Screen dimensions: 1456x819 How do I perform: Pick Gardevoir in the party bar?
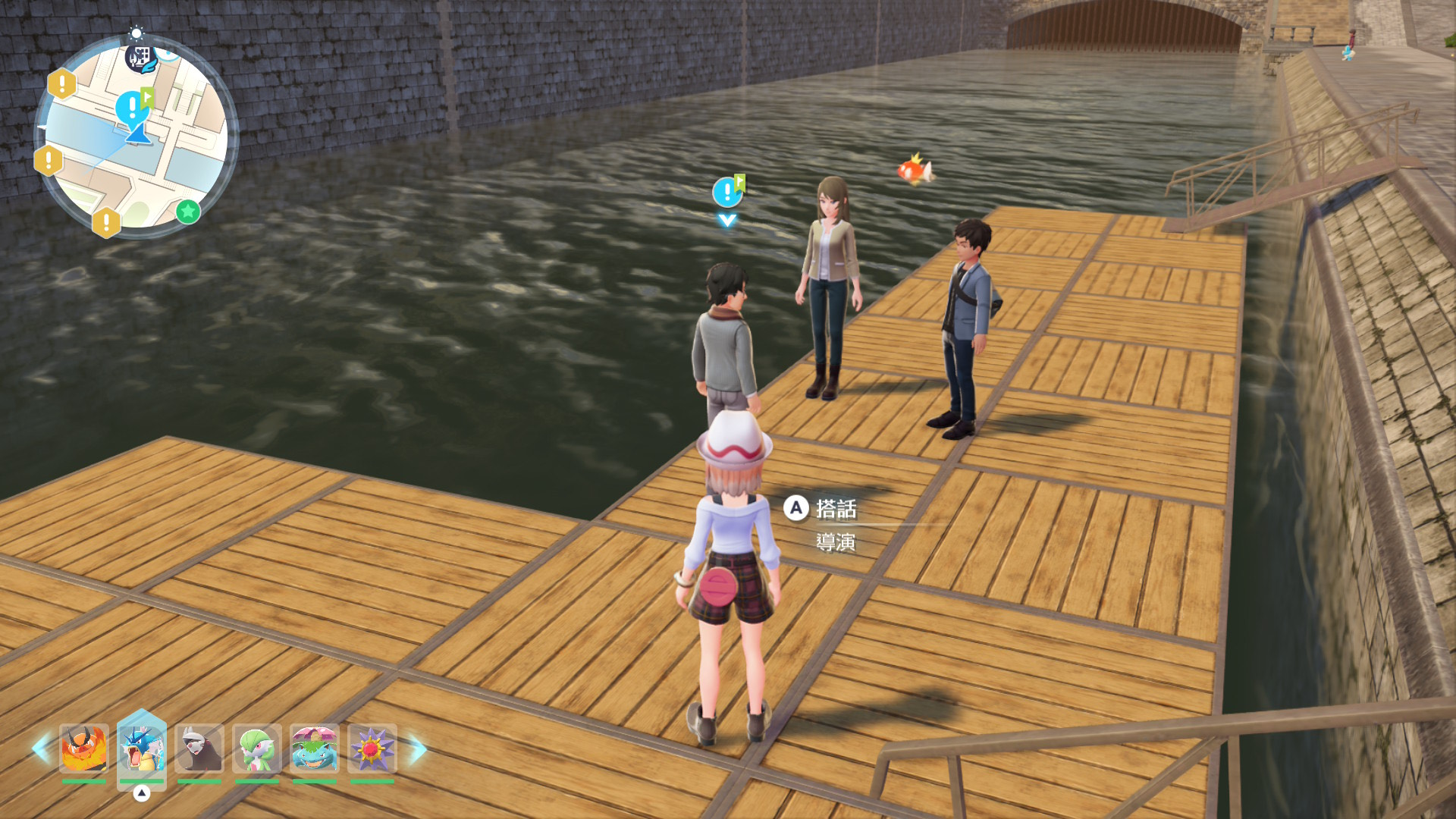click(257, 748)
